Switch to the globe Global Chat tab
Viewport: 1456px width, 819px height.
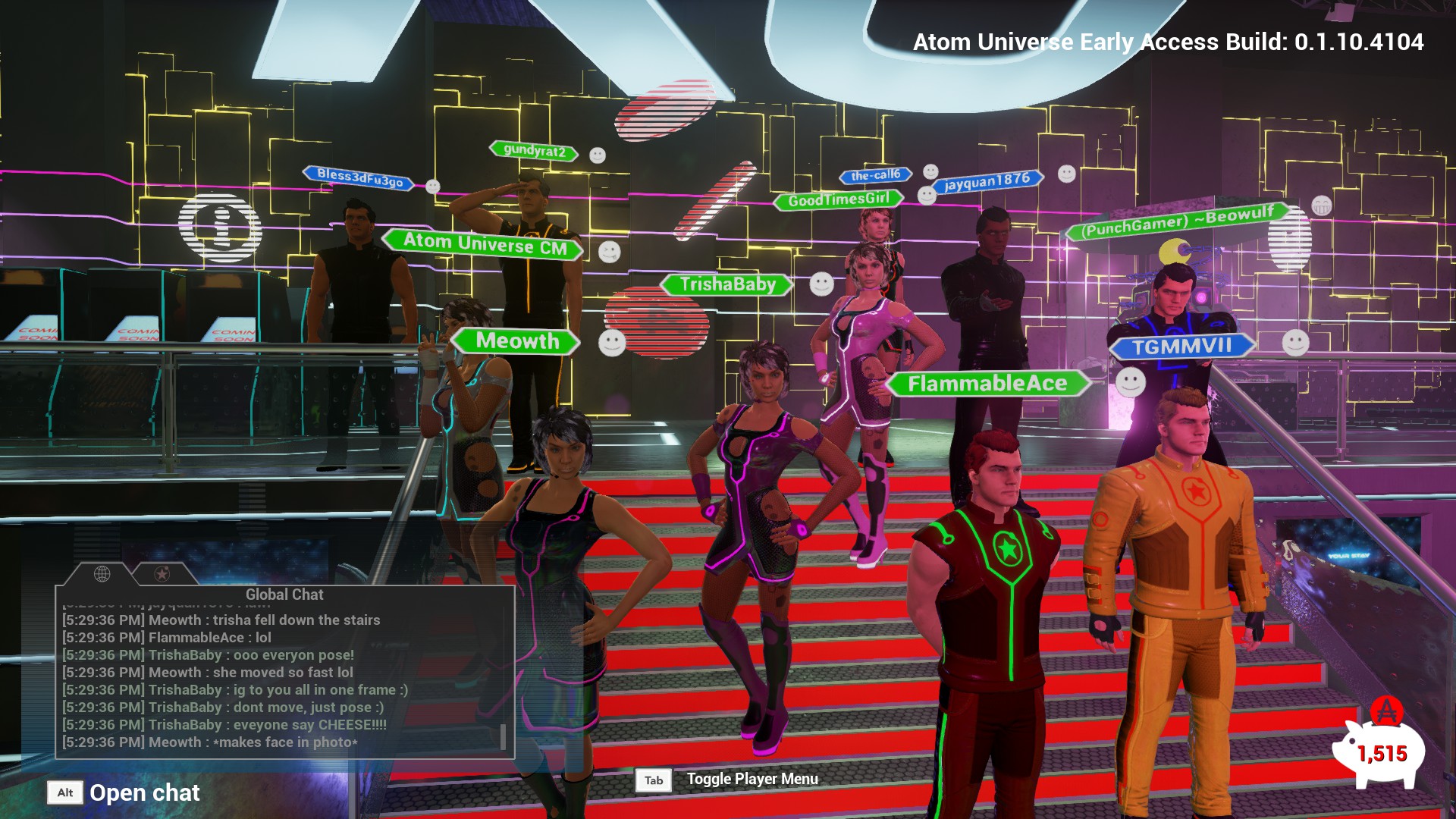[x=102, y=574]
